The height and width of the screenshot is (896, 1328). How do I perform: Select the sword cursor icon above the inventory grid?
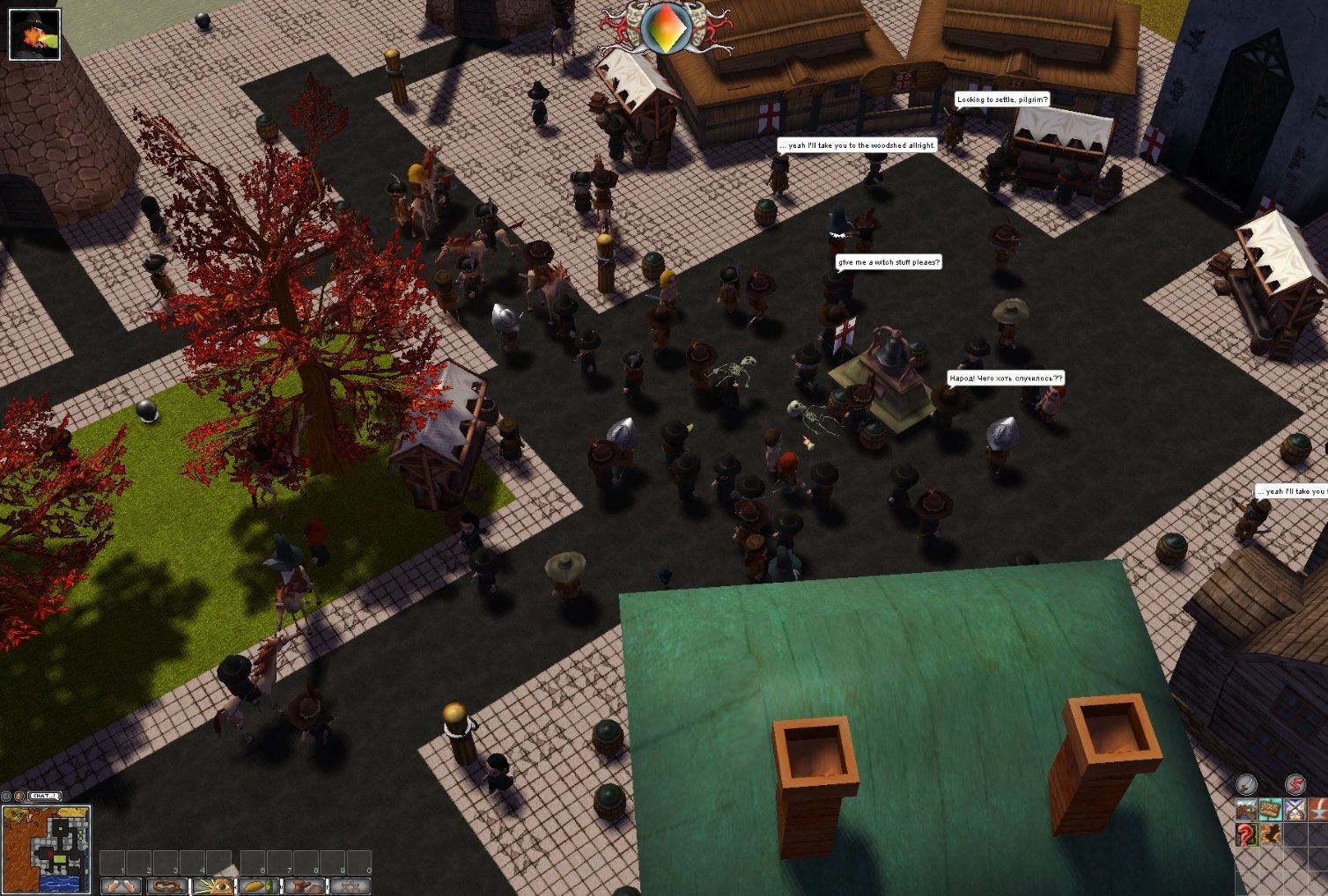[x=1247, y=784]
